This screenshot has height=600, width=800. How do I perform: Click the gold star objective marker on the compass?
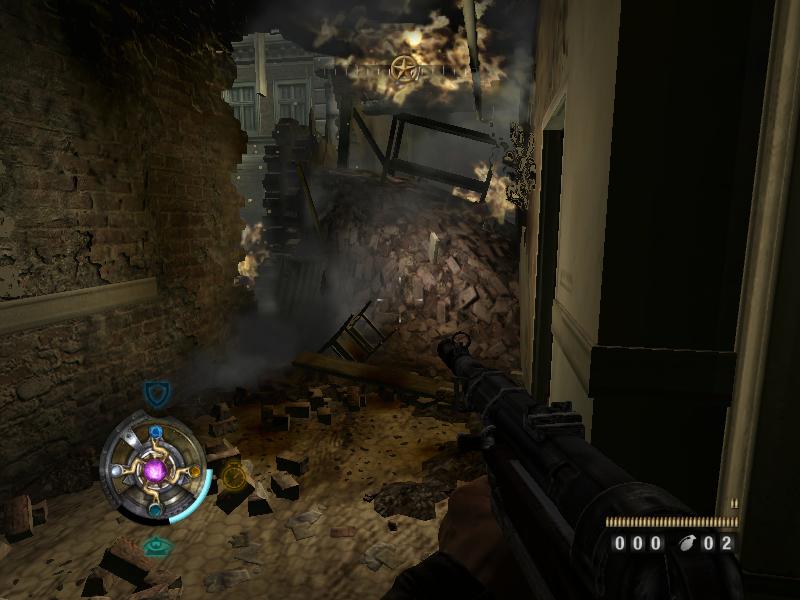click(404, 68)
